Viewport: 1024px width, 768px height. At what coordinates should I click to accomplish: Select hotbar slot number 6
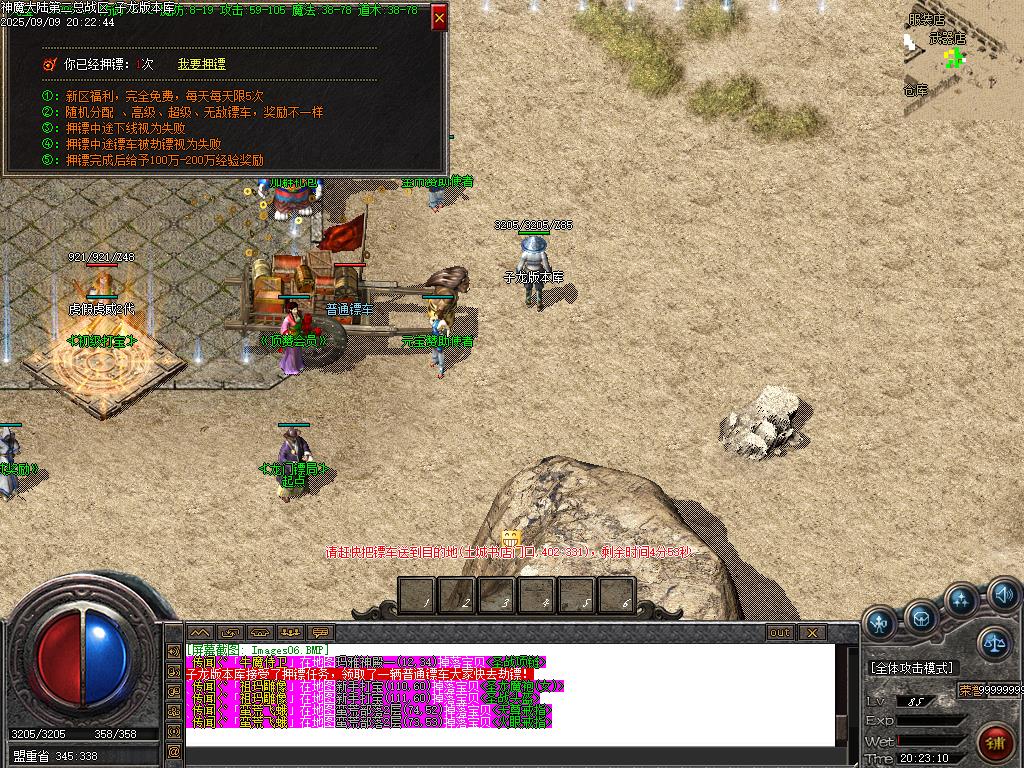(616, 597)
